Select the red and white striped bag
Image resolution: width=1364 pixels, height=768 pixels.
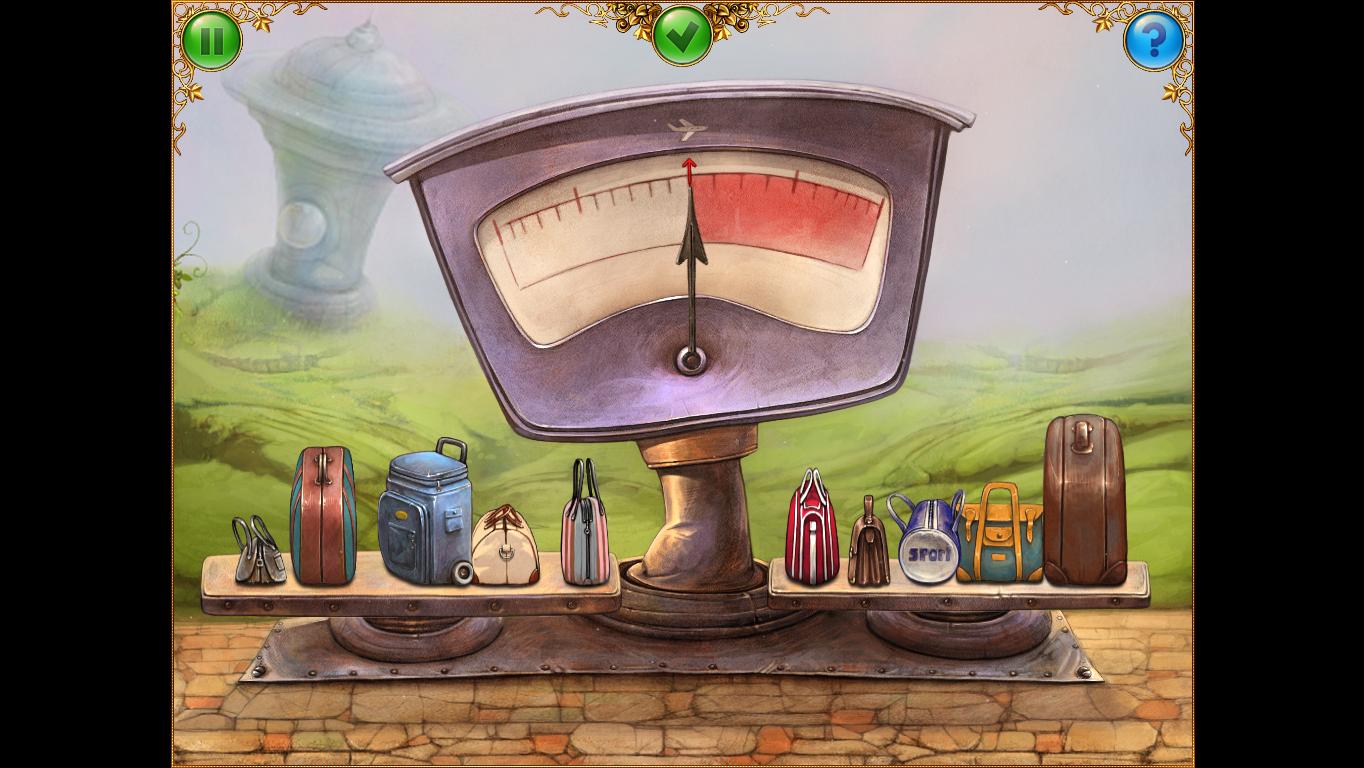811,530
